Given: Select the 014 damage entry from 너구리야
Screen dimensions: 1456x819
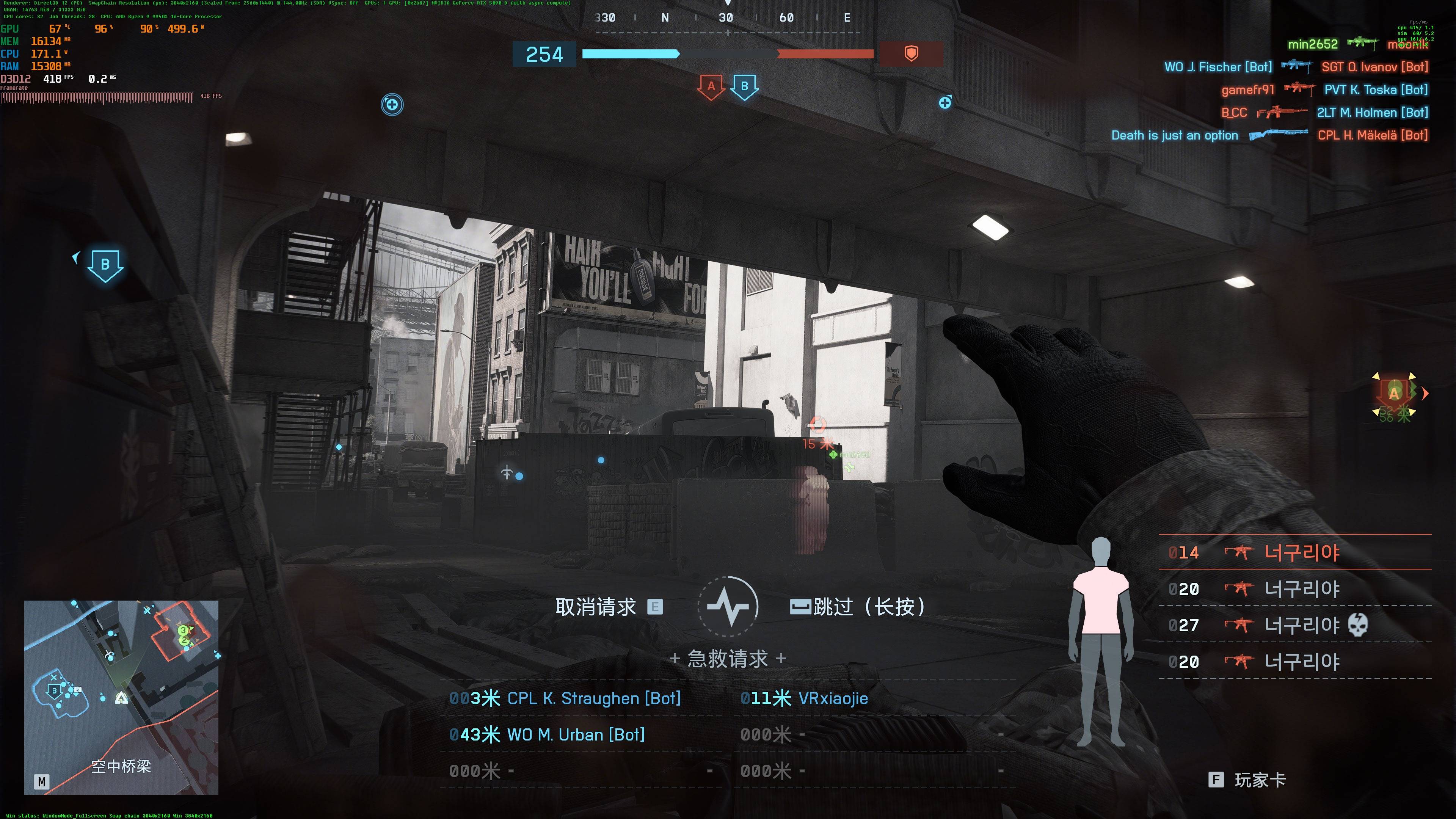Looking at the screenshot, I should [1294, 552].
